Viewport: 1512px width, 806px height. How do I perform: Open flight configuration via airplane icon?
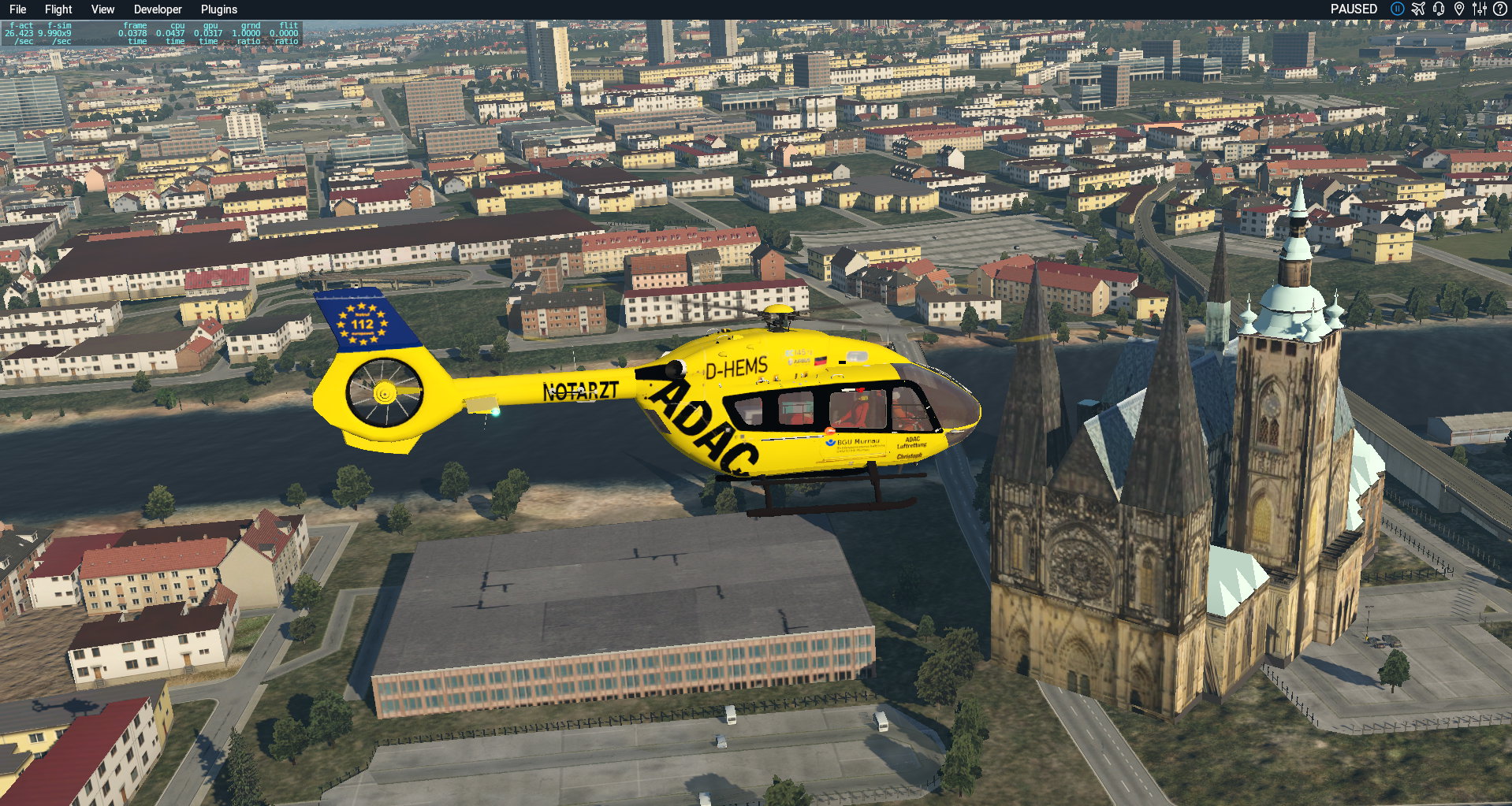pos(1418,9)
